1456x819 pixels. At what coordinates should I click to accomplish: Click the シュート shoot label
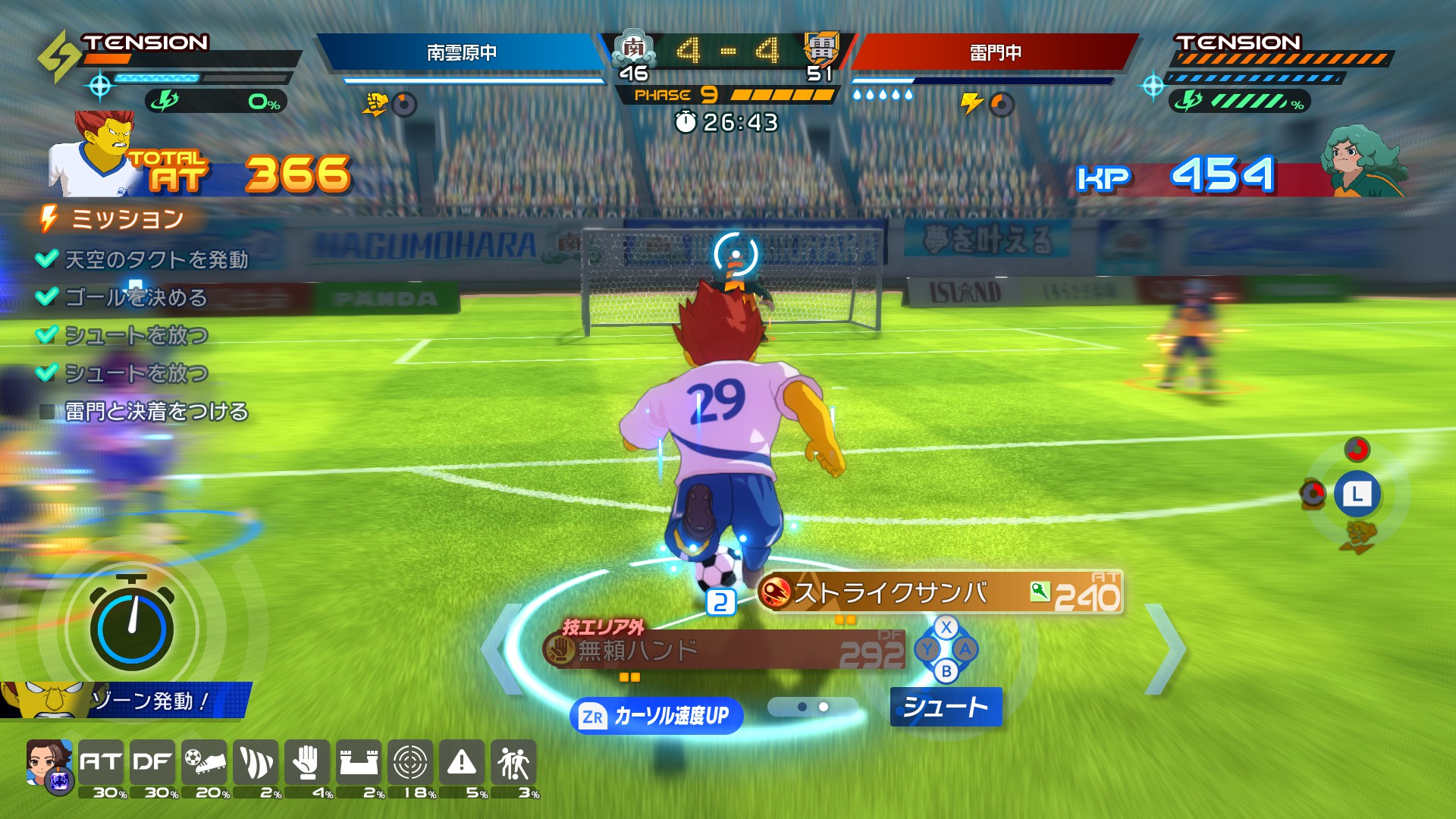(946, 707)
